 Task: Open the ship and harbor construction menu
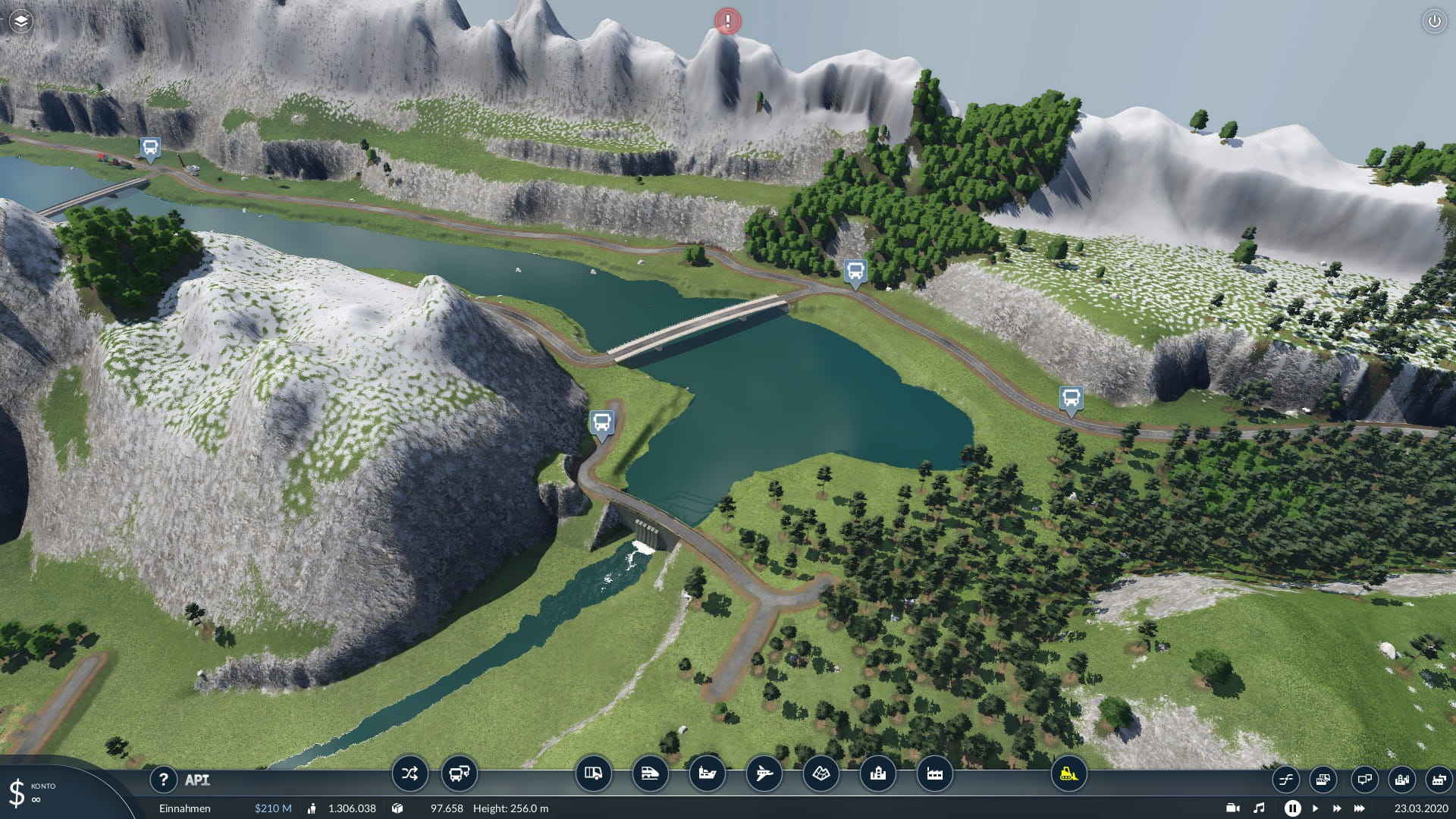tap(707, 774)
